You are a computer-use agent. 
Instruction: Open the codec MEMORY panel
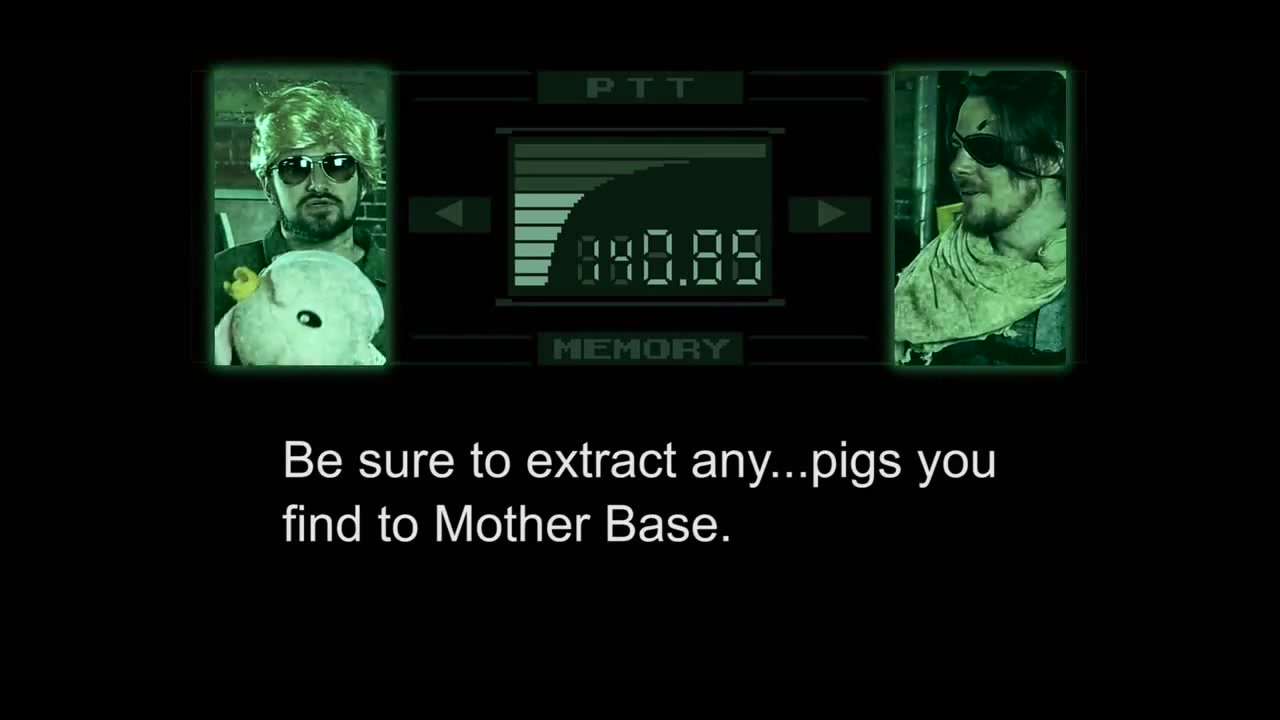click(x=640, y=349)
